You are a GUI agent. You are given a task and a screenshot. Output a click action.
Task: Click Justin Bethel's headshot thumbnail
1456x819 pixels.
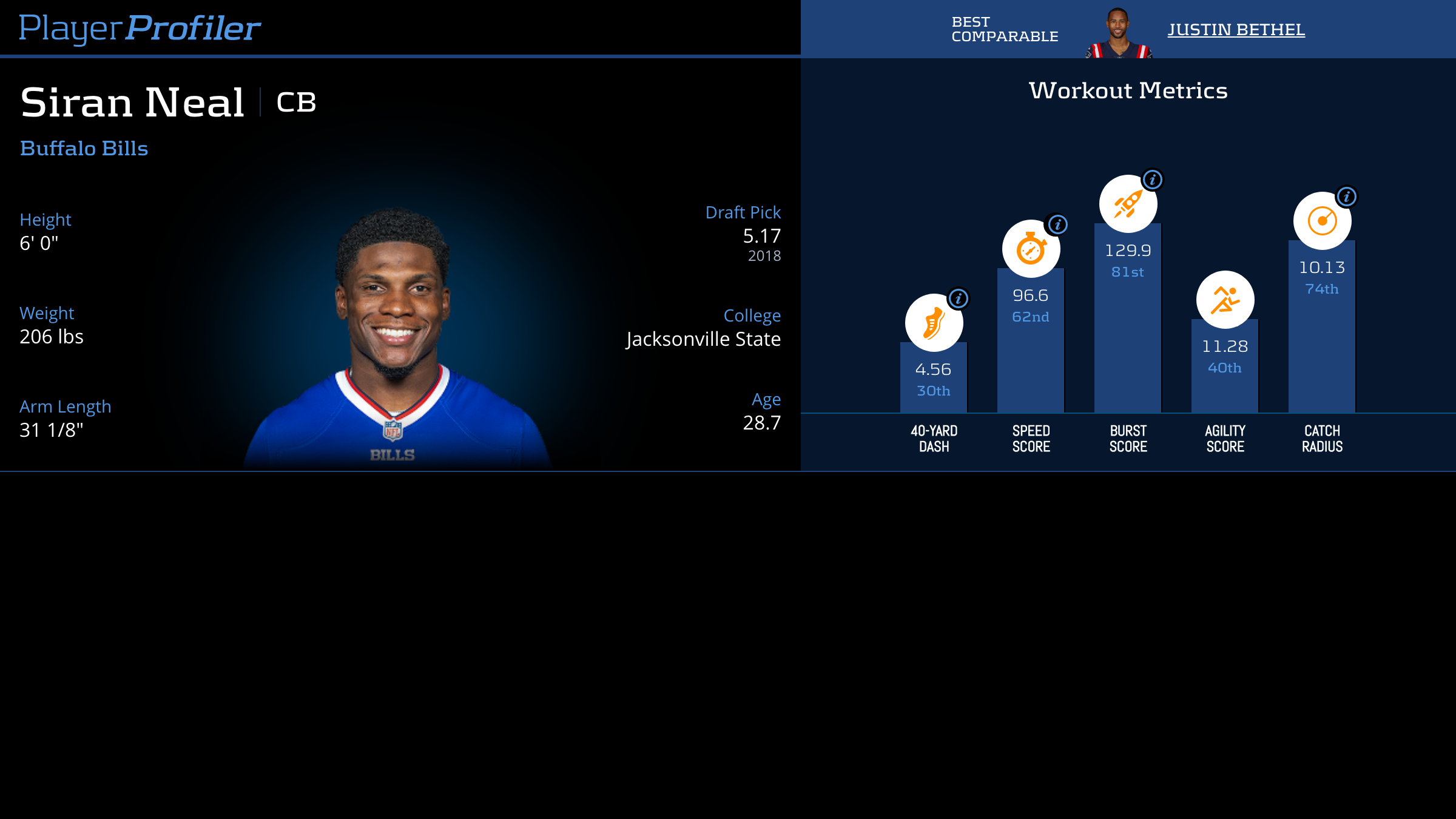tap(1118, 33)
